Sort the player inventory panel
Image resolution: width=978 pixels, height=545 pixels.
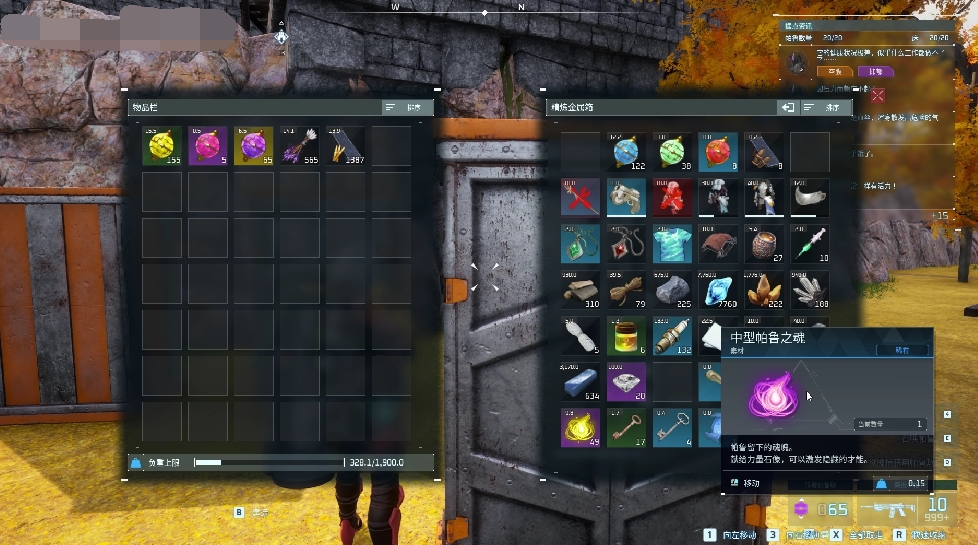pos(407,107)
